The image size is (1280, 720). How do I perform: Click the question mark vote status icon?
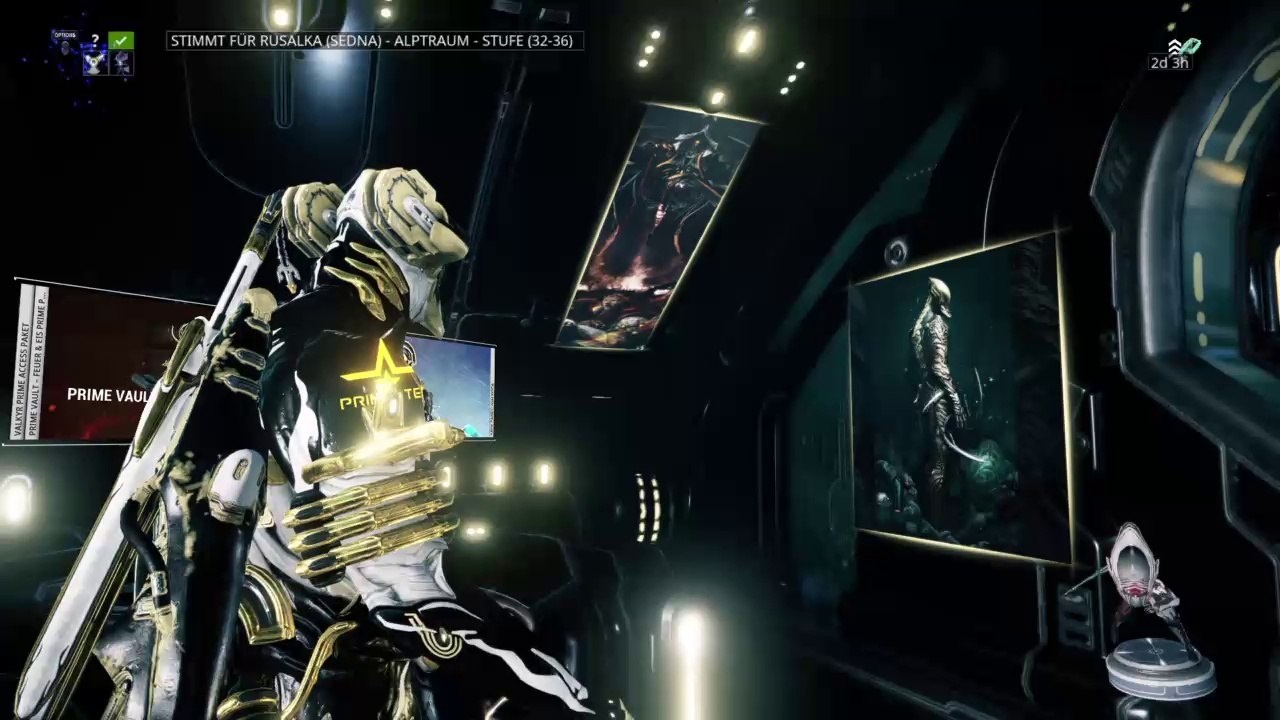[x=95, y=40]
